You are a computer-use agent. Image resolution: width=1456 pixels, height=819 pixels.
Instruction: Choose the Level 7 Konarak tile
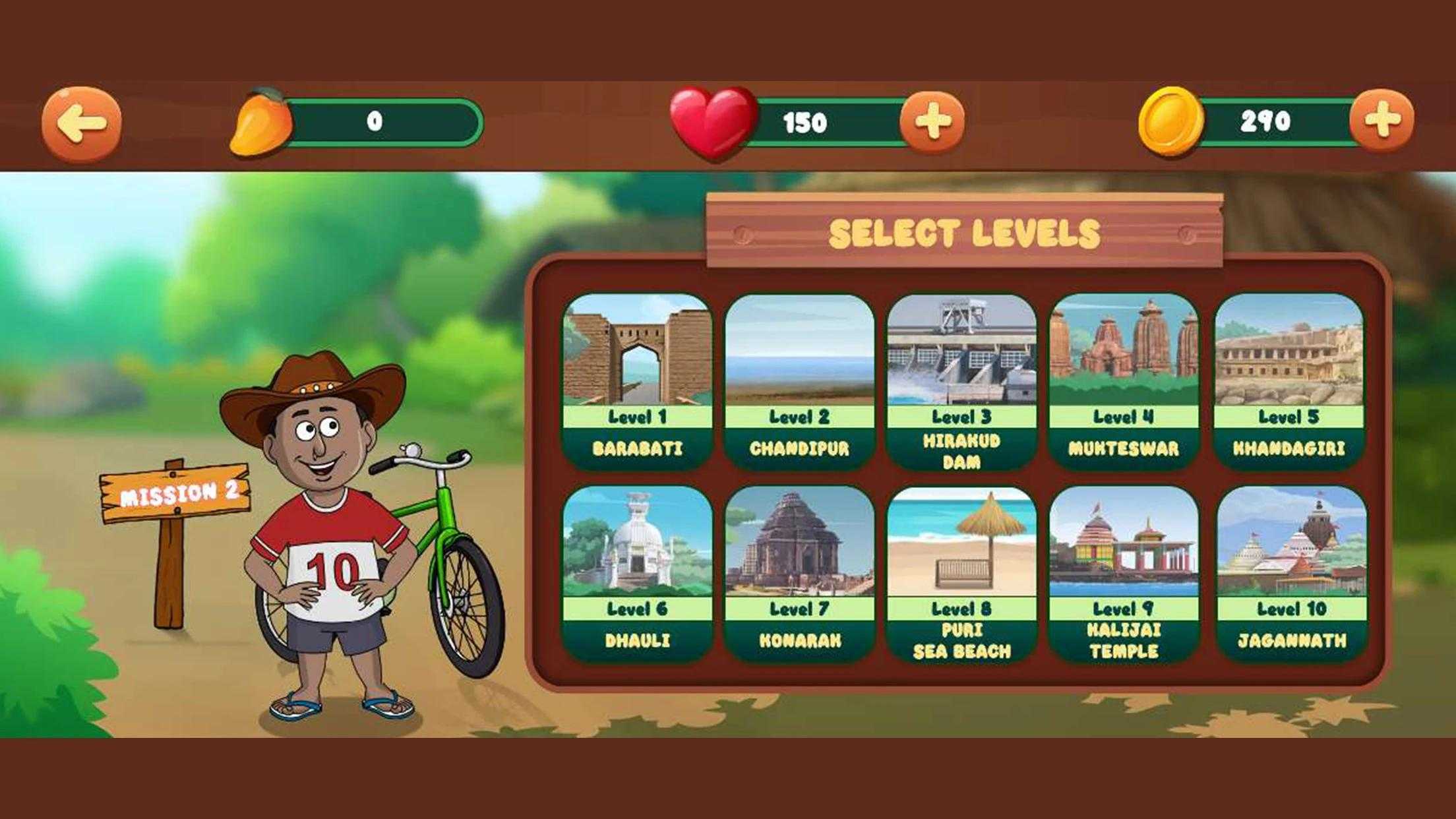(x=799, y=573)
